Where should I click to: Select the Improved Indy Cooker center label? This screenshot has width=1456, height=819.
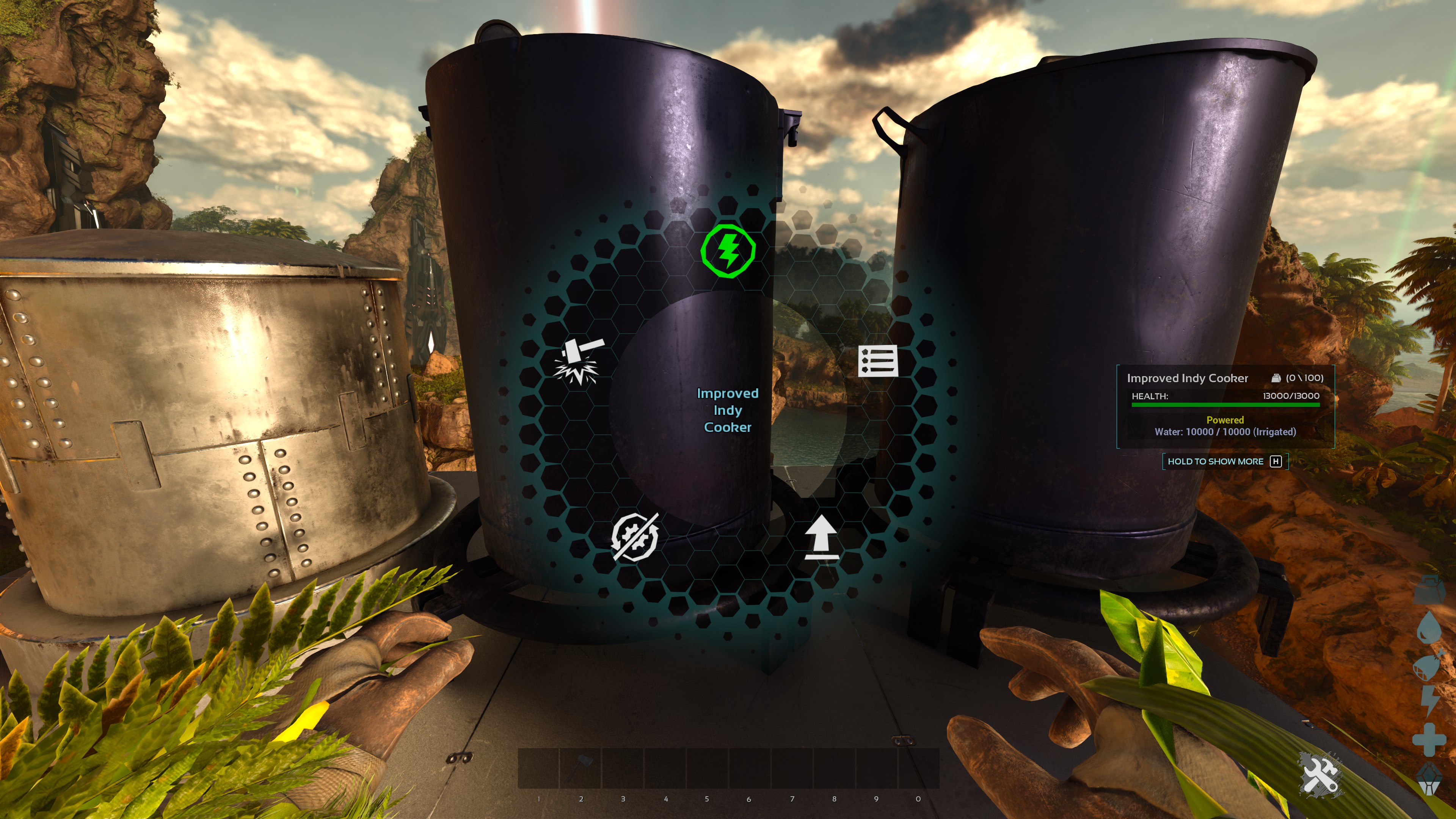[728, 410]
